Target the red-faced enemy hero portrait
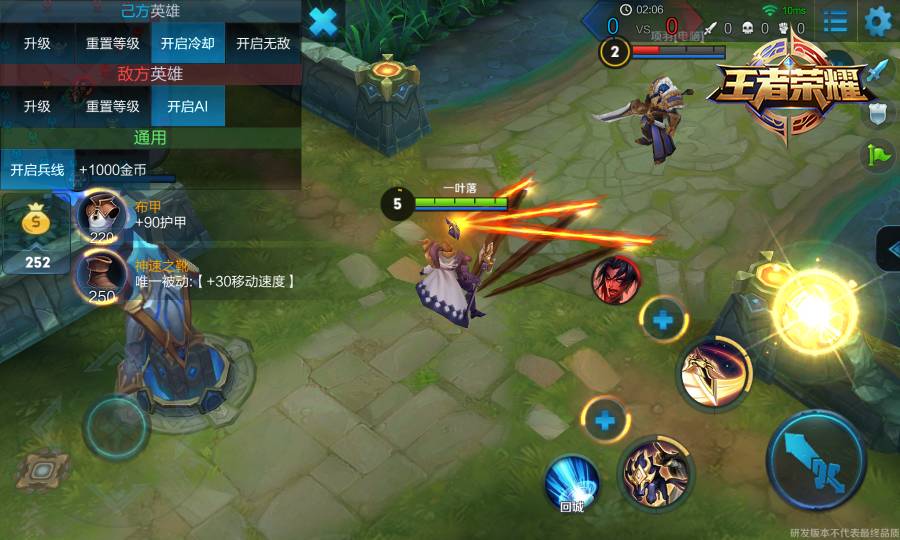The width and height of the screenshot is (900, 540). [616, 280]
